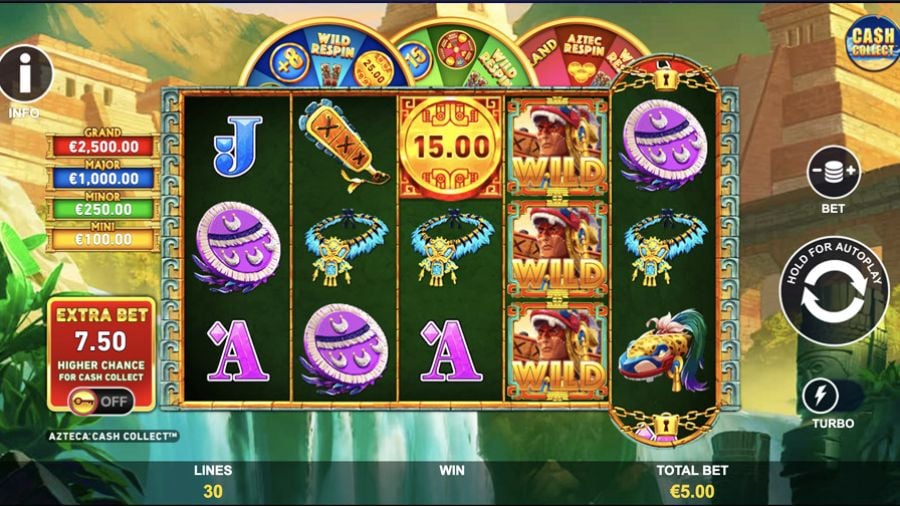Image resolution: width=900 pixels, height=506 pixels.
Task: Open the Bet coin stack selector
Action: 833,172
